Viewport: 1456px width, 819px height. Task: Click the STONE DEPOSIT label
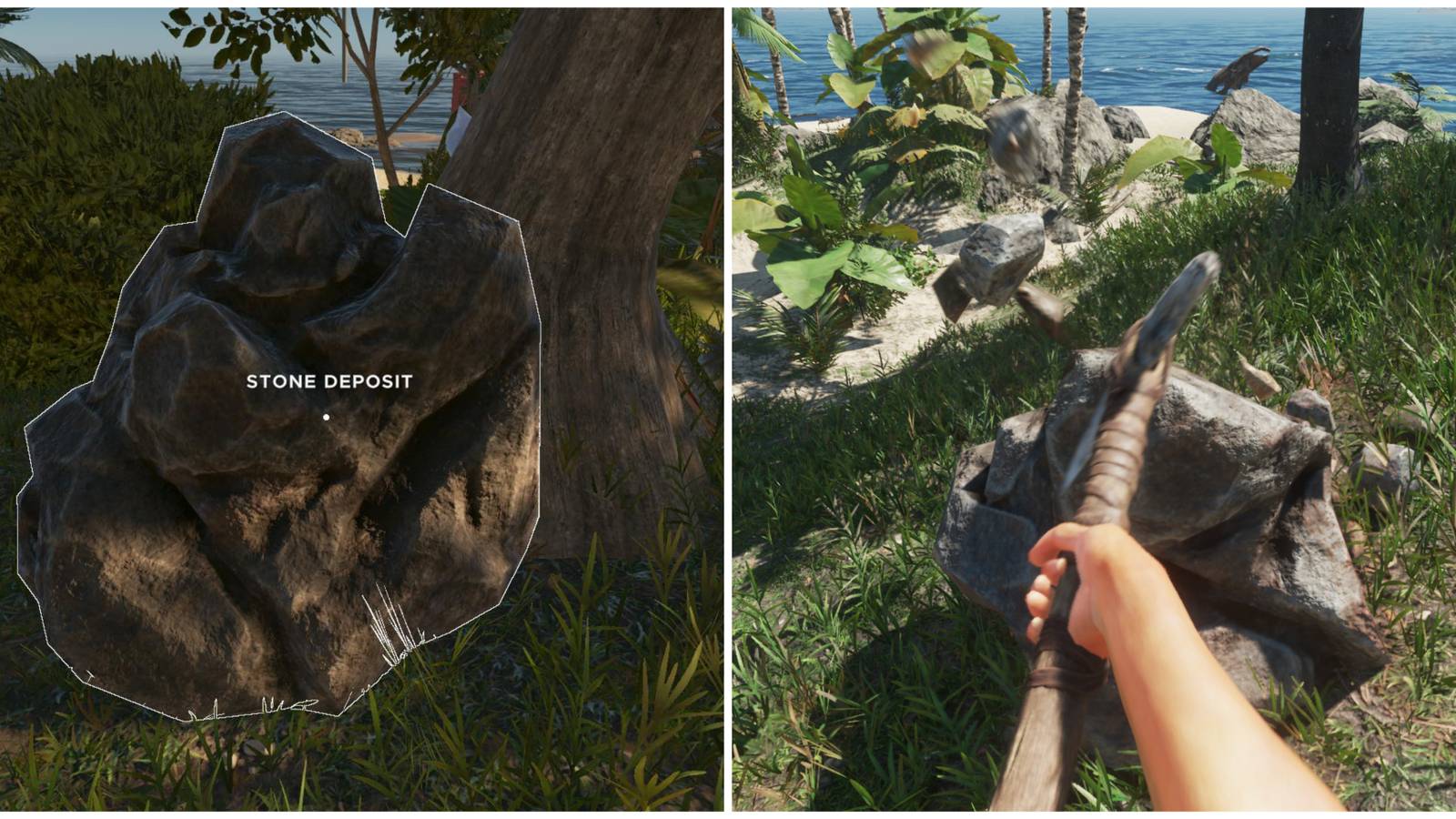[330, 383]
